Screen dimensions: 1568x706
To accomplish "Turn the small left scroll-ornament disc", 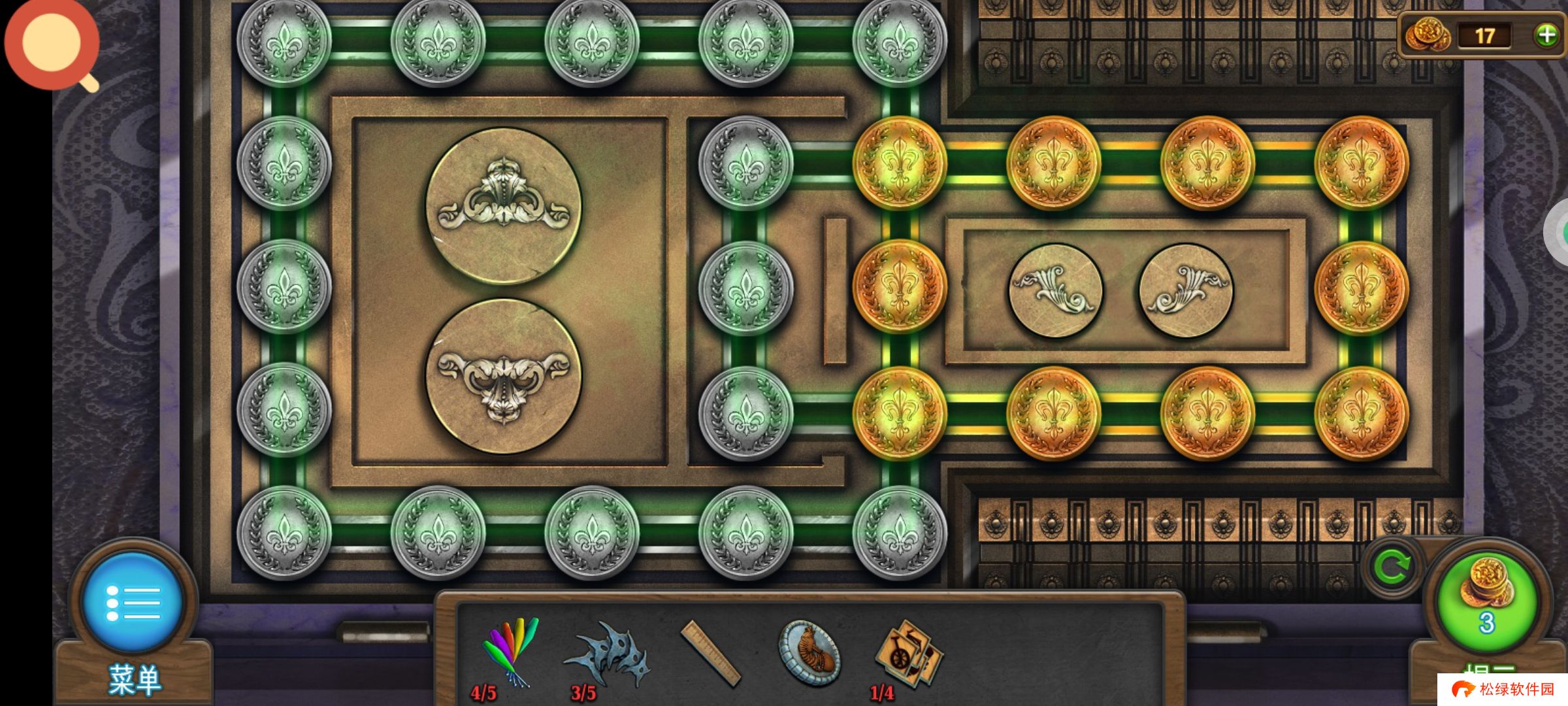I will [x=1056, y=291].
